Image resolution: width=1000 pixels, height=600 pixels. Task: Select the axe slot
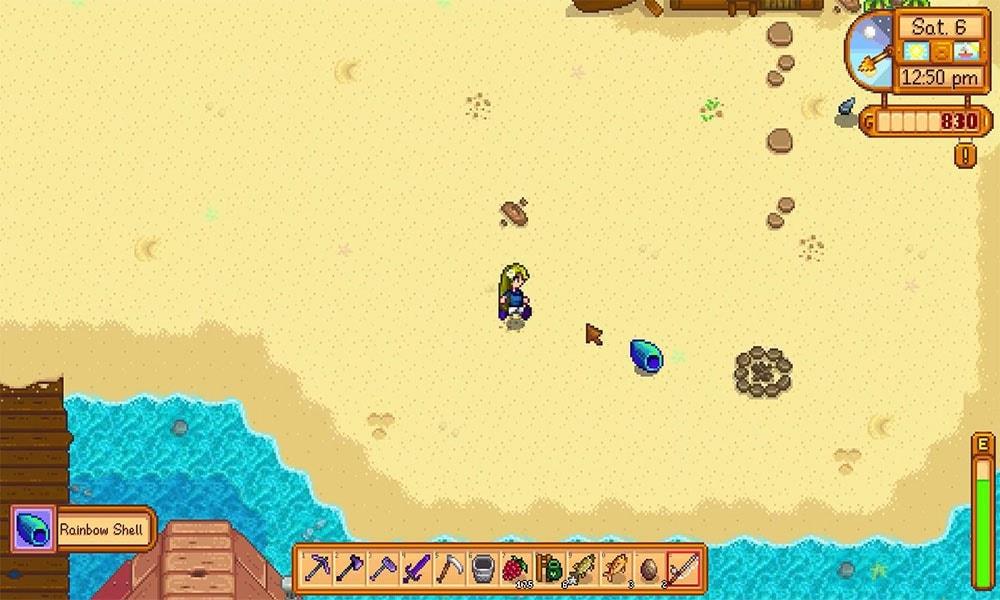[352, 569]
